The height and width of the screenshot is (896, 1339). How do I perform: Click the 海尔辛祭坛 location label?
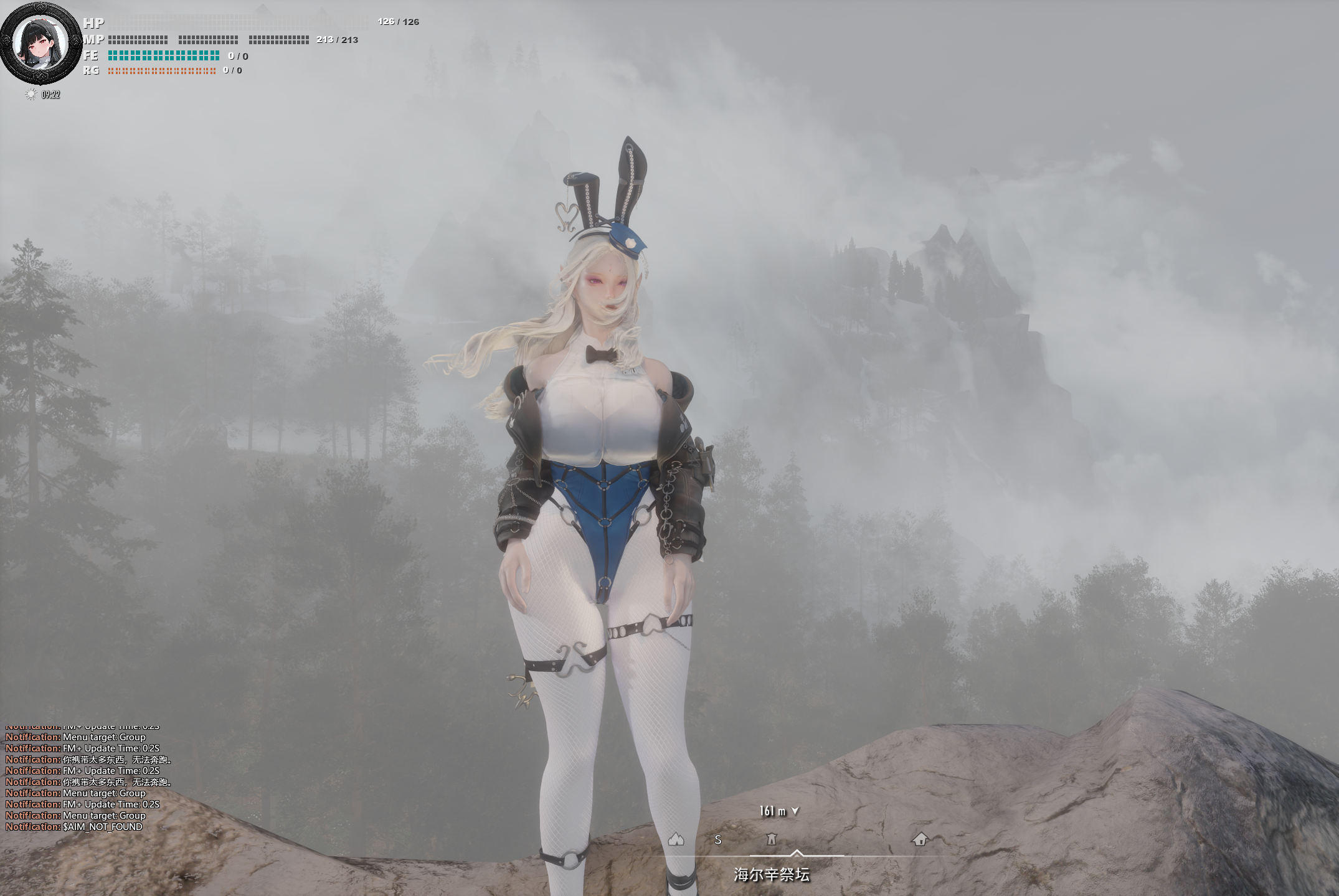click(772, 875)
